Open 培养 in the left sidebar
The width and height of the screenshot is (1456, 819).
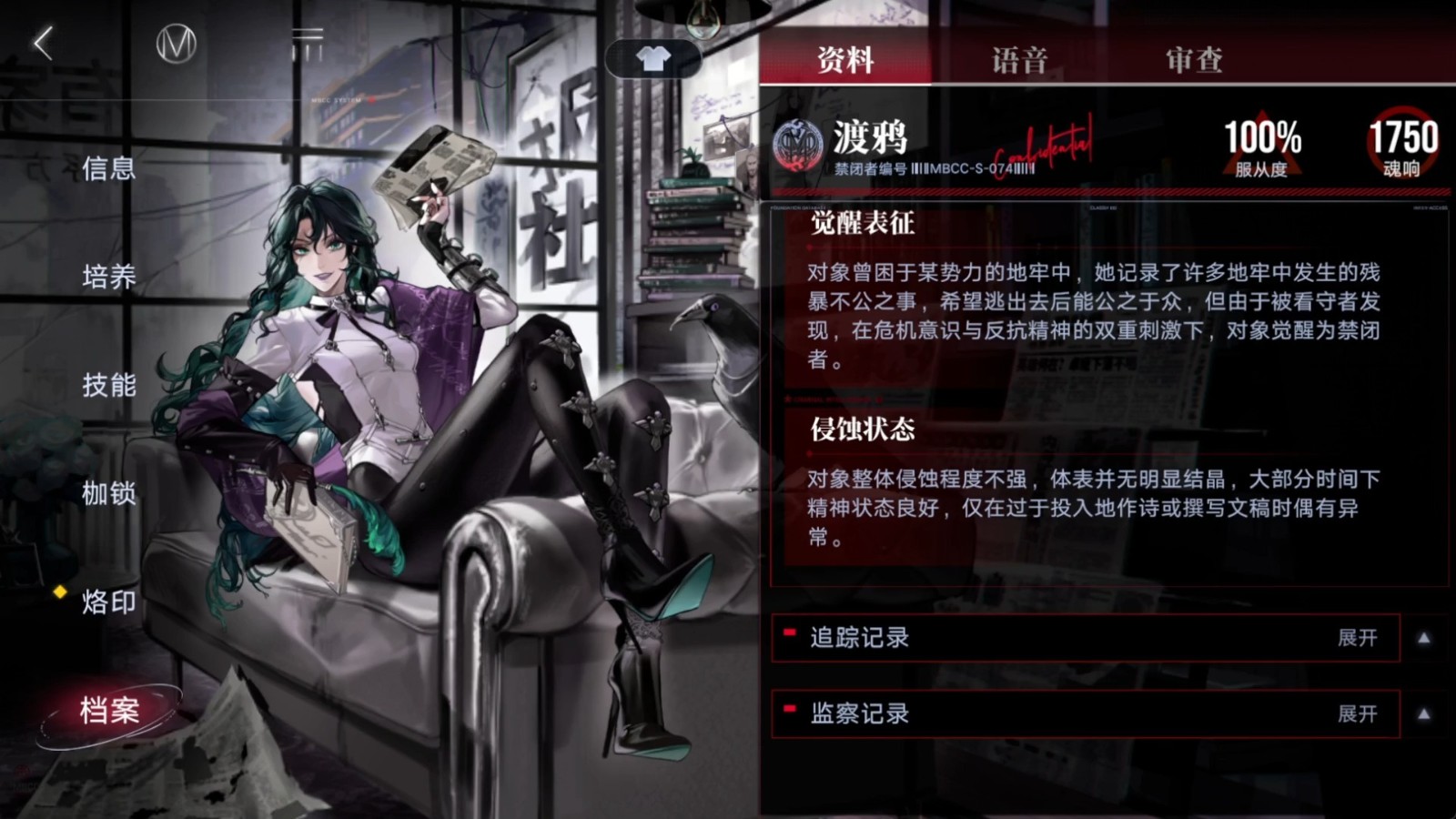click(109, 278)
